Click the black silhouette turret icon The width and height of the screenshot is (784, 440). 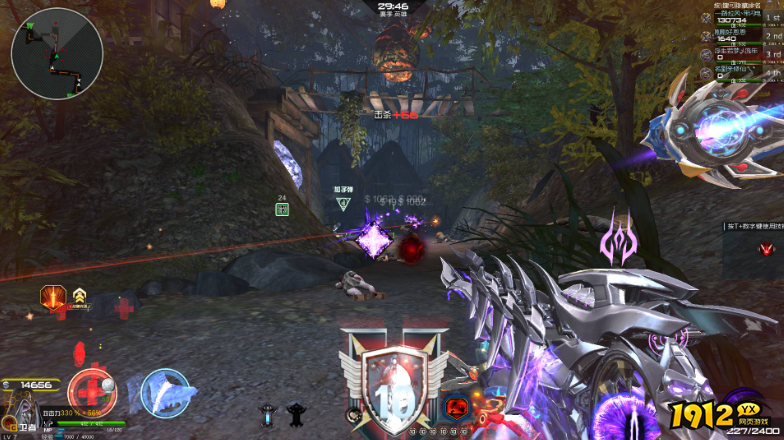[295, 411]
